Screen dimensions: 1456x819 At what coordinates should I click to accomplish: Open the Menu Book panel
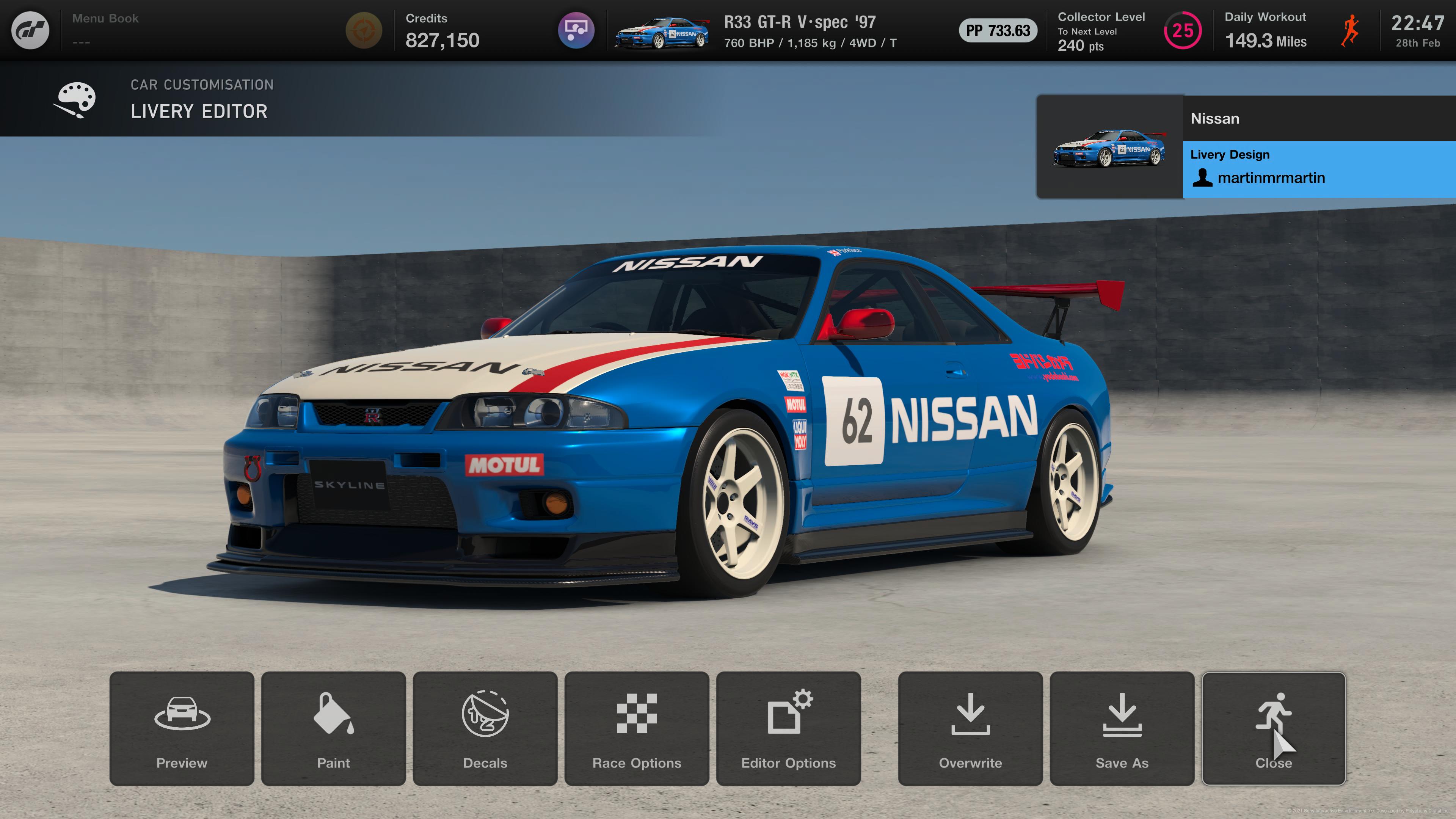pyautogui.click(x=105, y=30)
